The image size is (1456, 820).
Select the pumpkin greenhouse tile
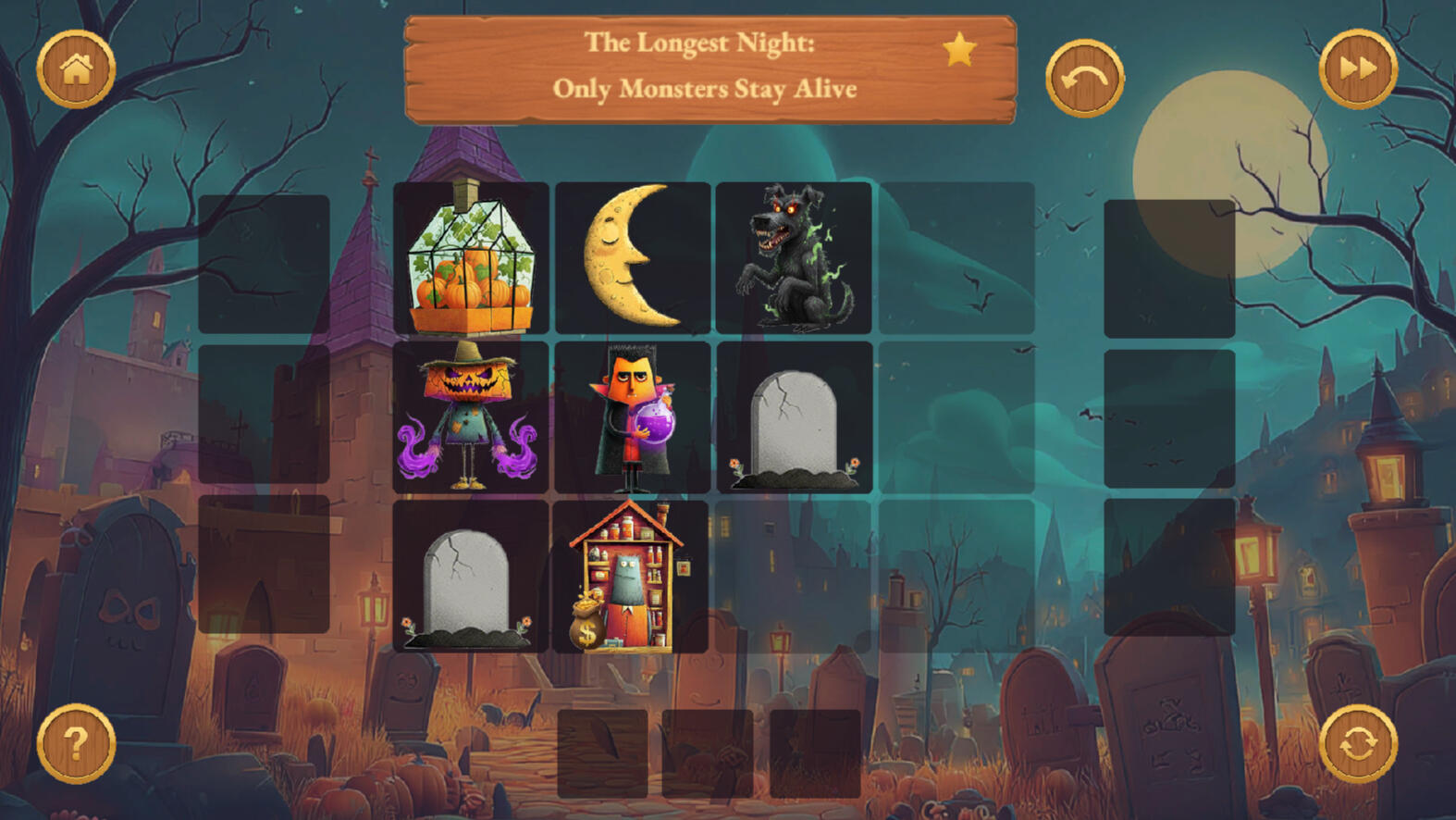[471, 258]
